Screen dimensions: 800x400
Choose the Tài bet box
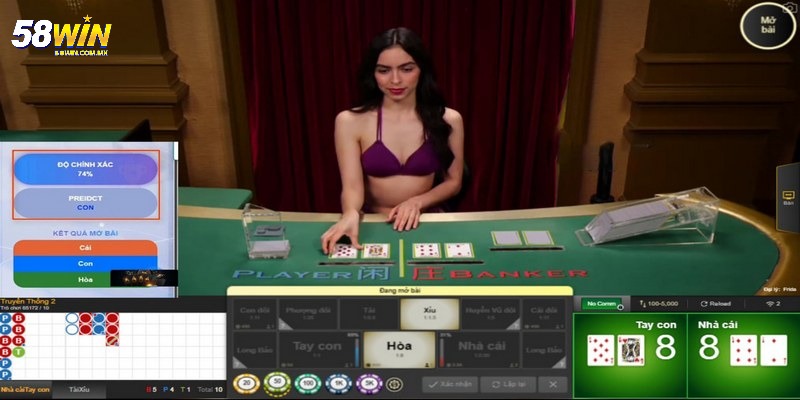pos(370,313)
